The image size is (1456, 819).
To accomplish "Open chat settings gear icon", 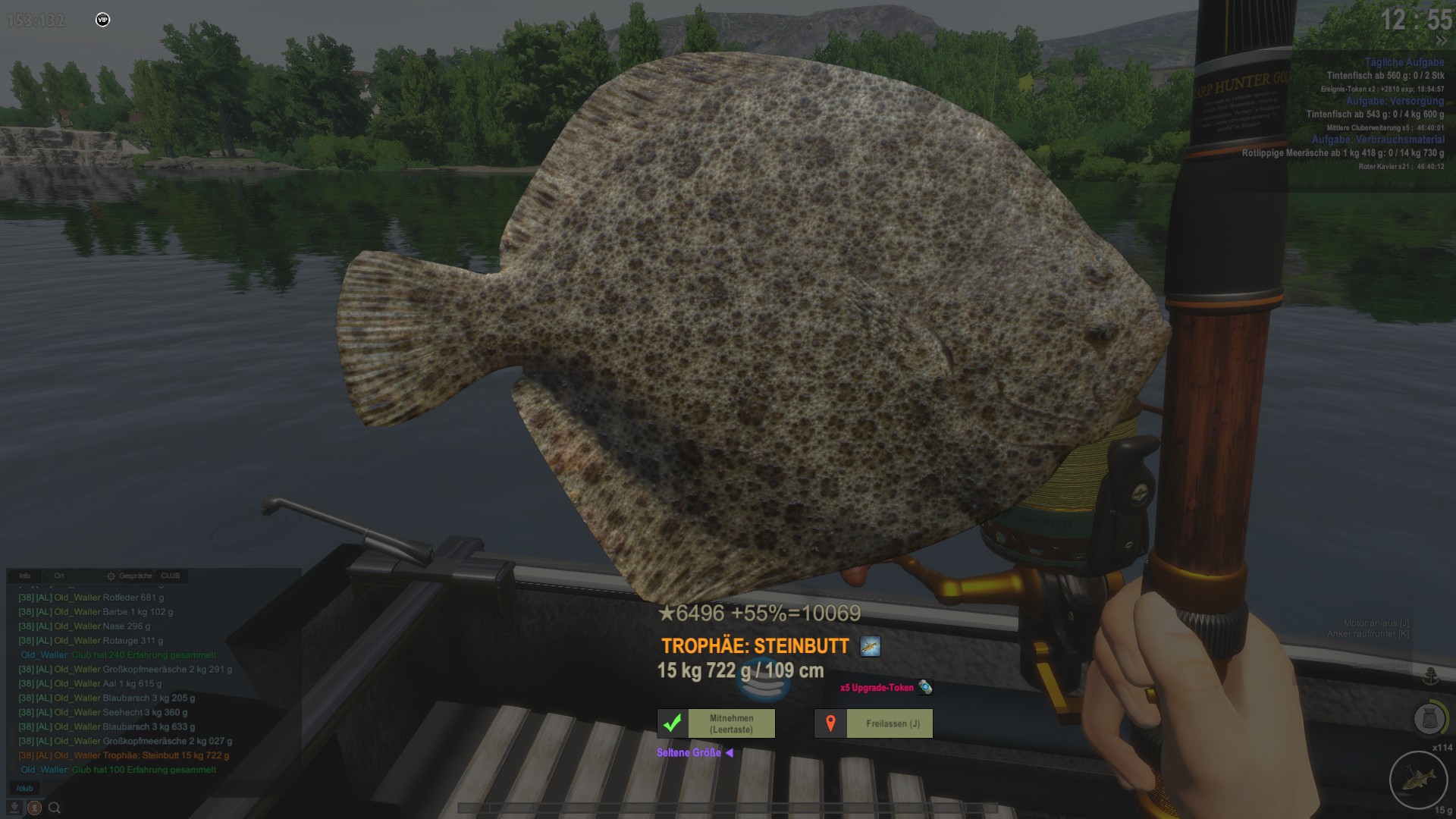I will point(111,576).
